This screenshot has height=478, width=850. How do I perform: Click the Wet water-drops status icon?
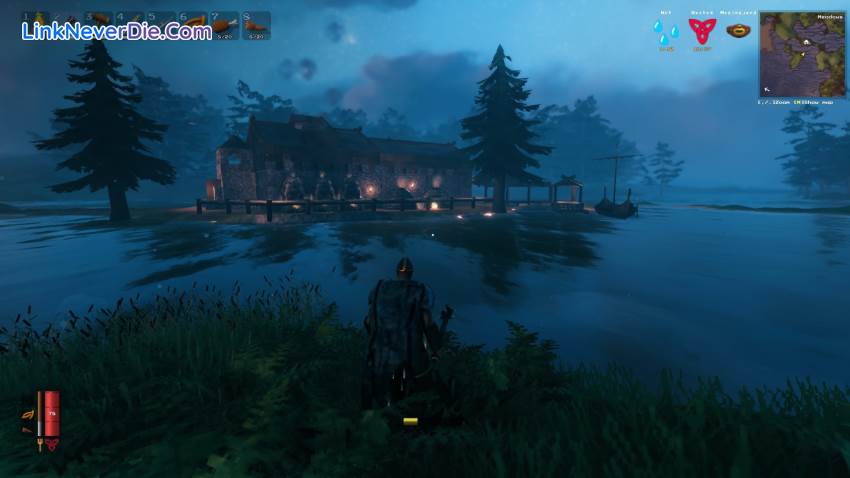pyautogui.click(x=665, y=31)
